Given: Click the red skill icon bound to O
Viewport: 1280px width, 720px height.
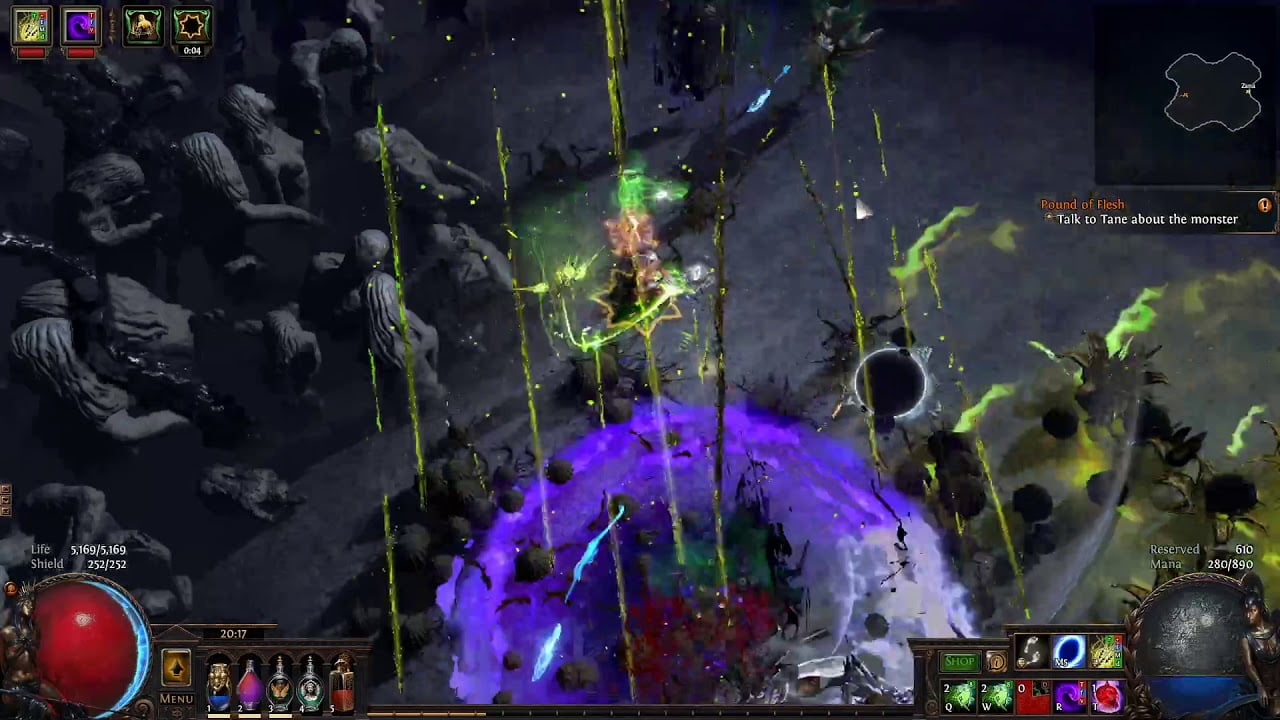Looking at the screenshot, I should tap(1030, 695).
